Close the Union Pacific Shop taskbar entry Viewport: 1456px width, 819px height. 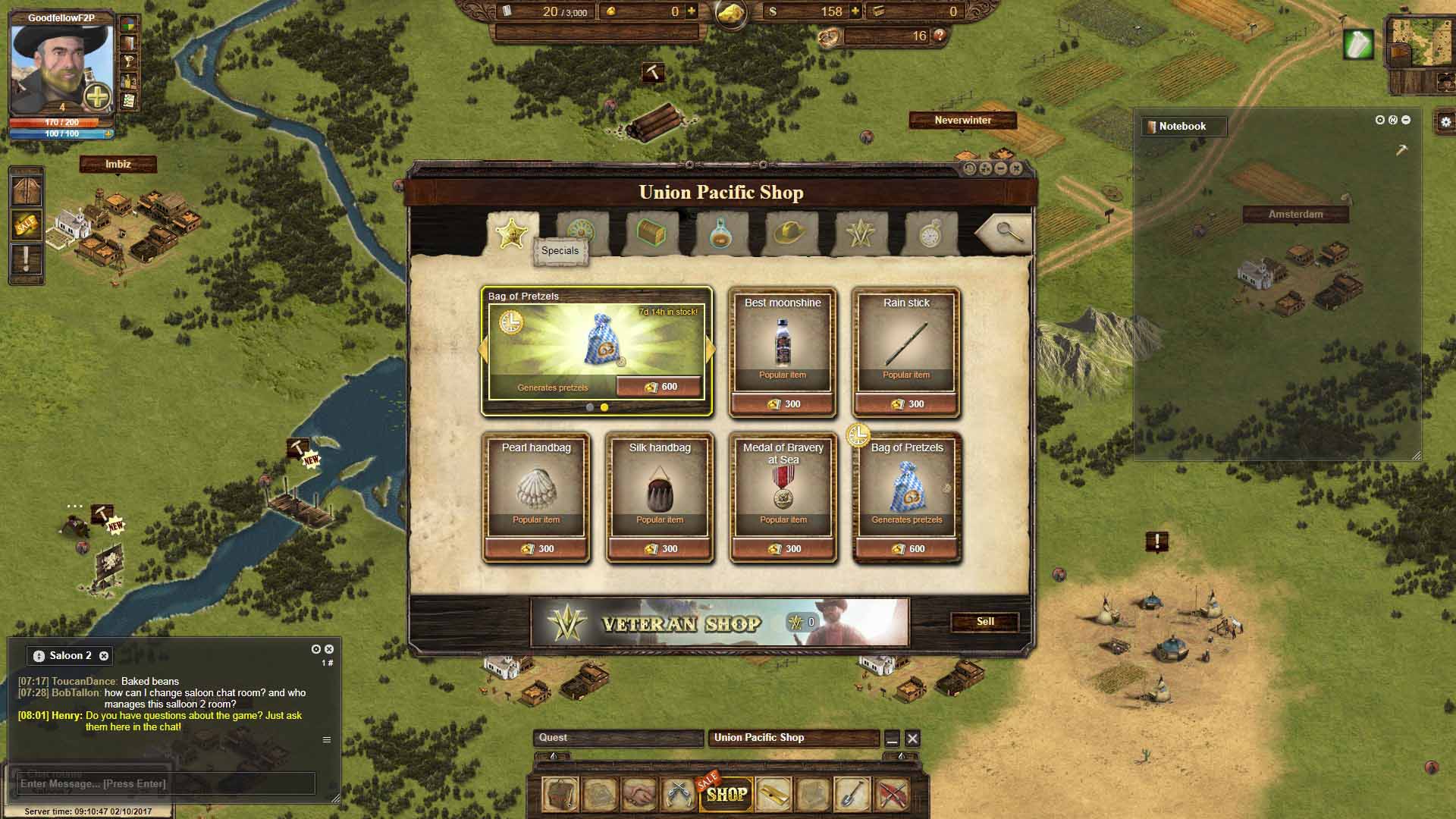click(x=913, y=739)
